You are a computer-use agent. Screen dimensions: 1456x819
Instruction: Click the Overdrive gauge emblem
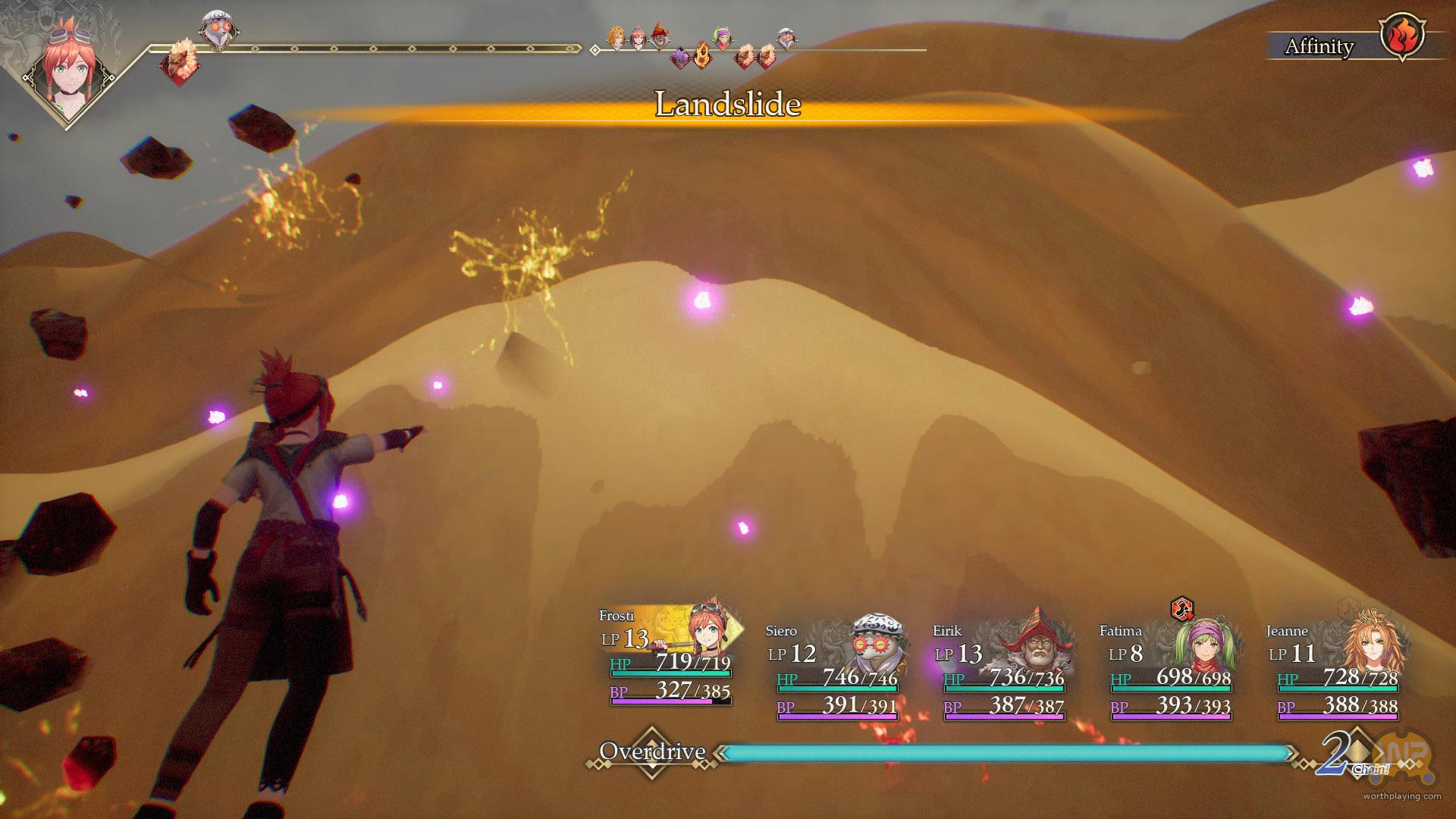[652, 752]
